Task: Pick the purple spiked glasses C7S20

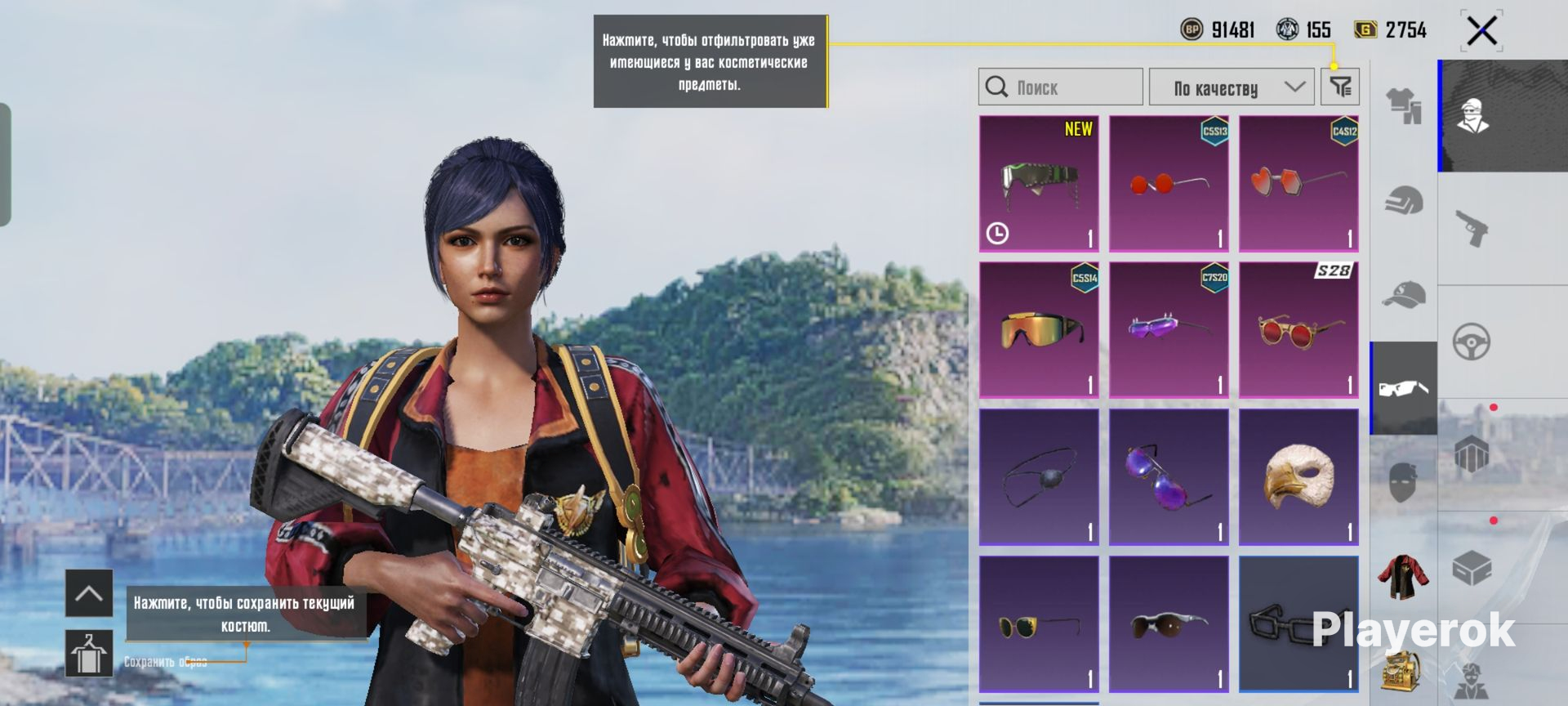Action: tap(1169, 330)
